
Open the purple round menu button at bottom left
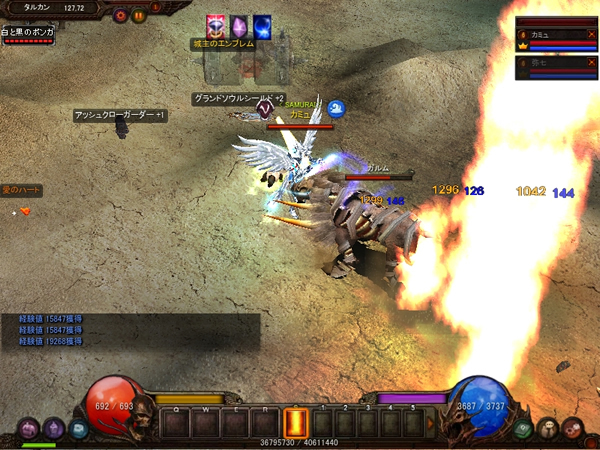pyautogui.click(x=29, y=428)
